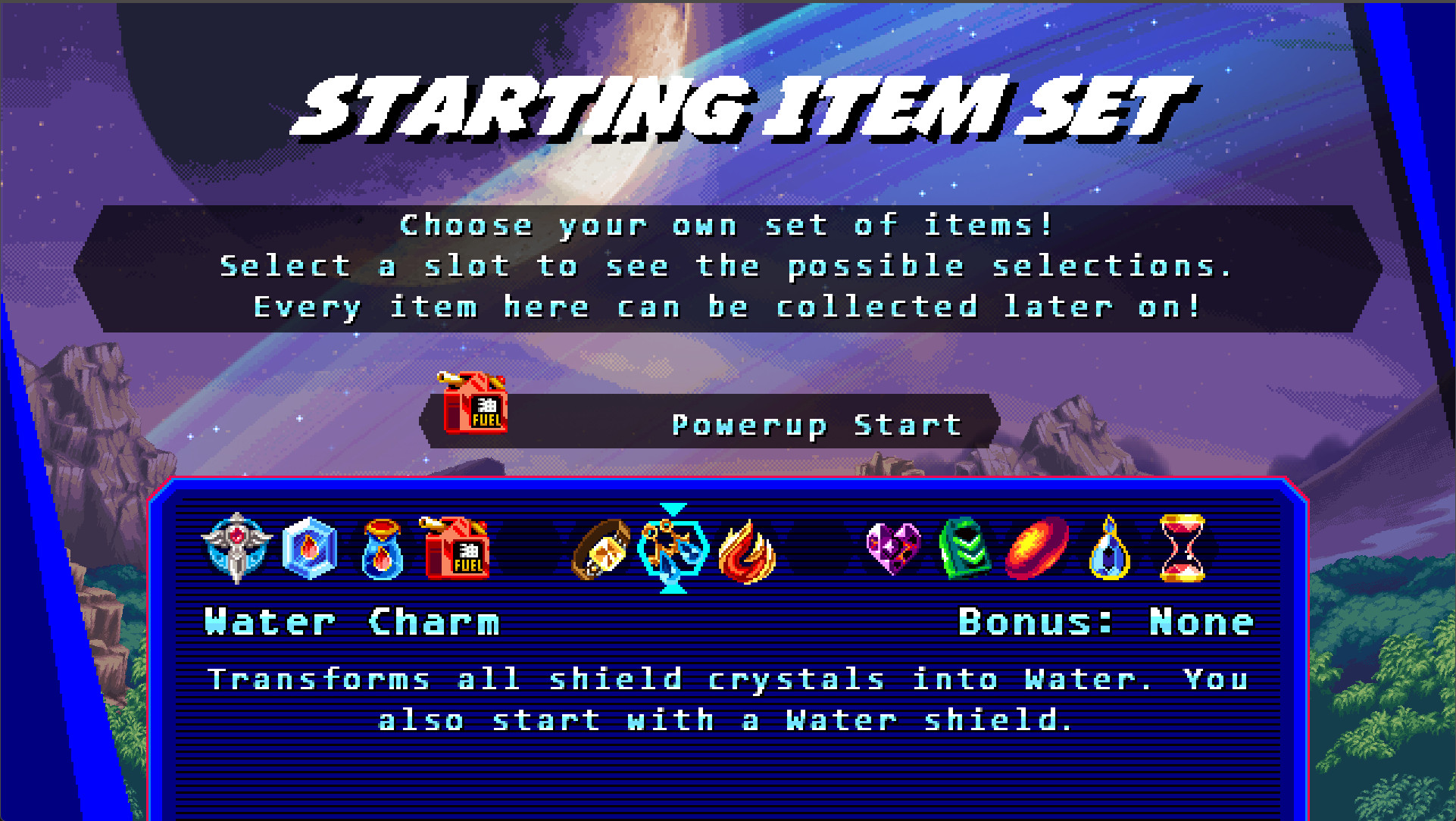Click the Water shield description text
This screenshot has width=1456, height=821.
click(x=727, y=698)
